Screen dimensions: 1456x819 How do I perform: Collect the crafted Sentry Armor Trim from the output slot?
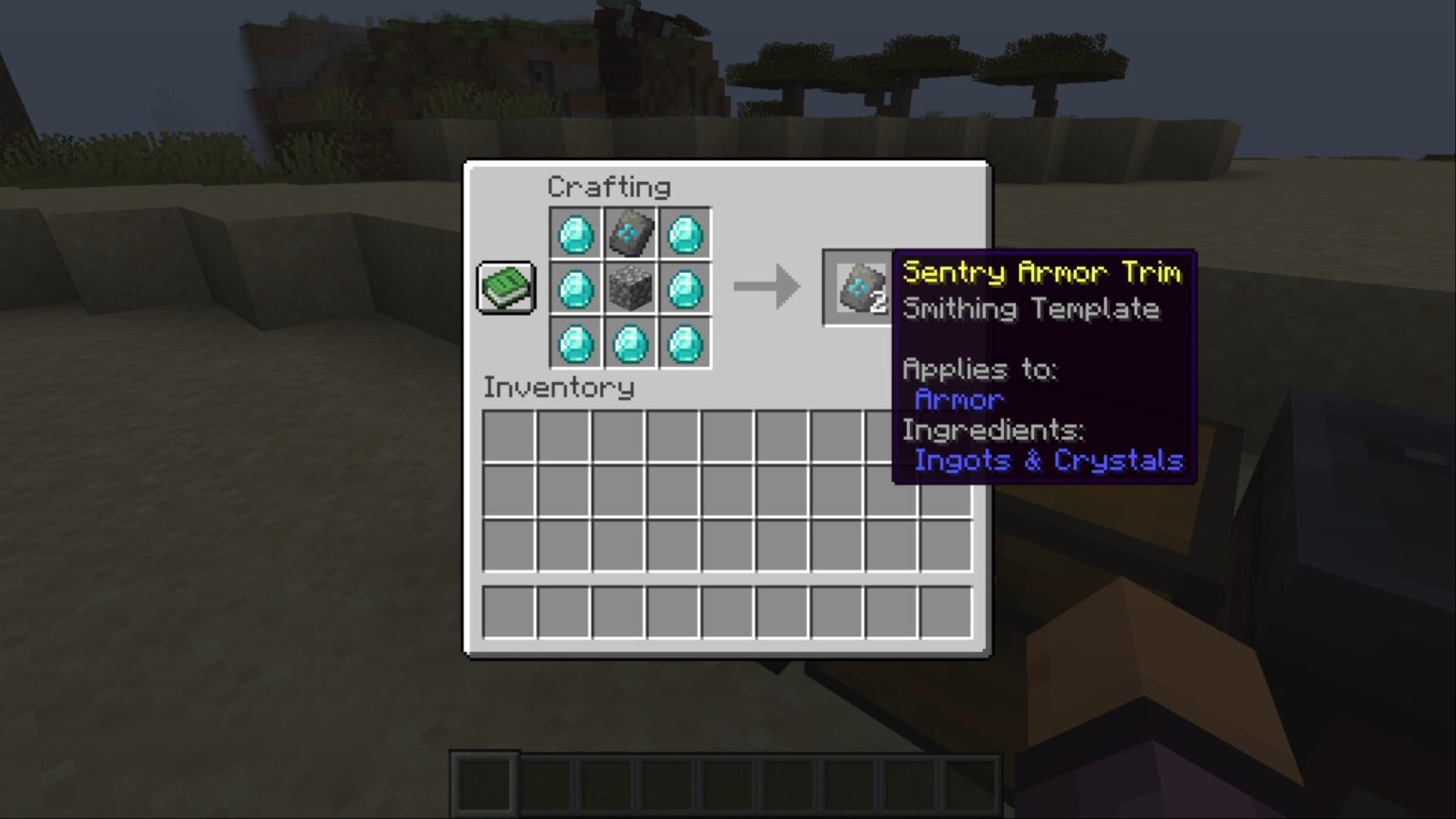pyautogui.click(x=854, y=287)
